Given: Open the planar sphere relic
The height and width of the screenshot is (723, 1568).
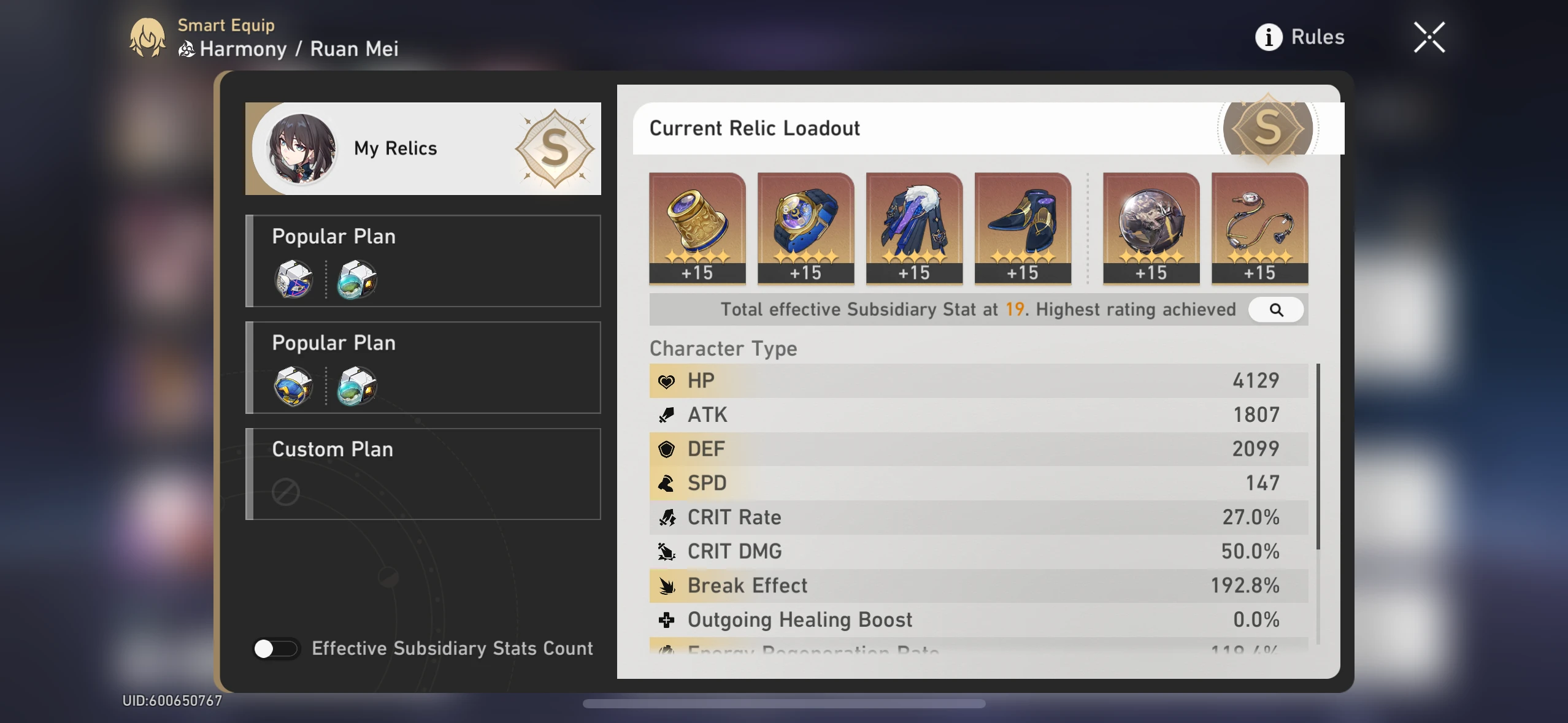Looking at the screenshot, I should pos(1150,227).
